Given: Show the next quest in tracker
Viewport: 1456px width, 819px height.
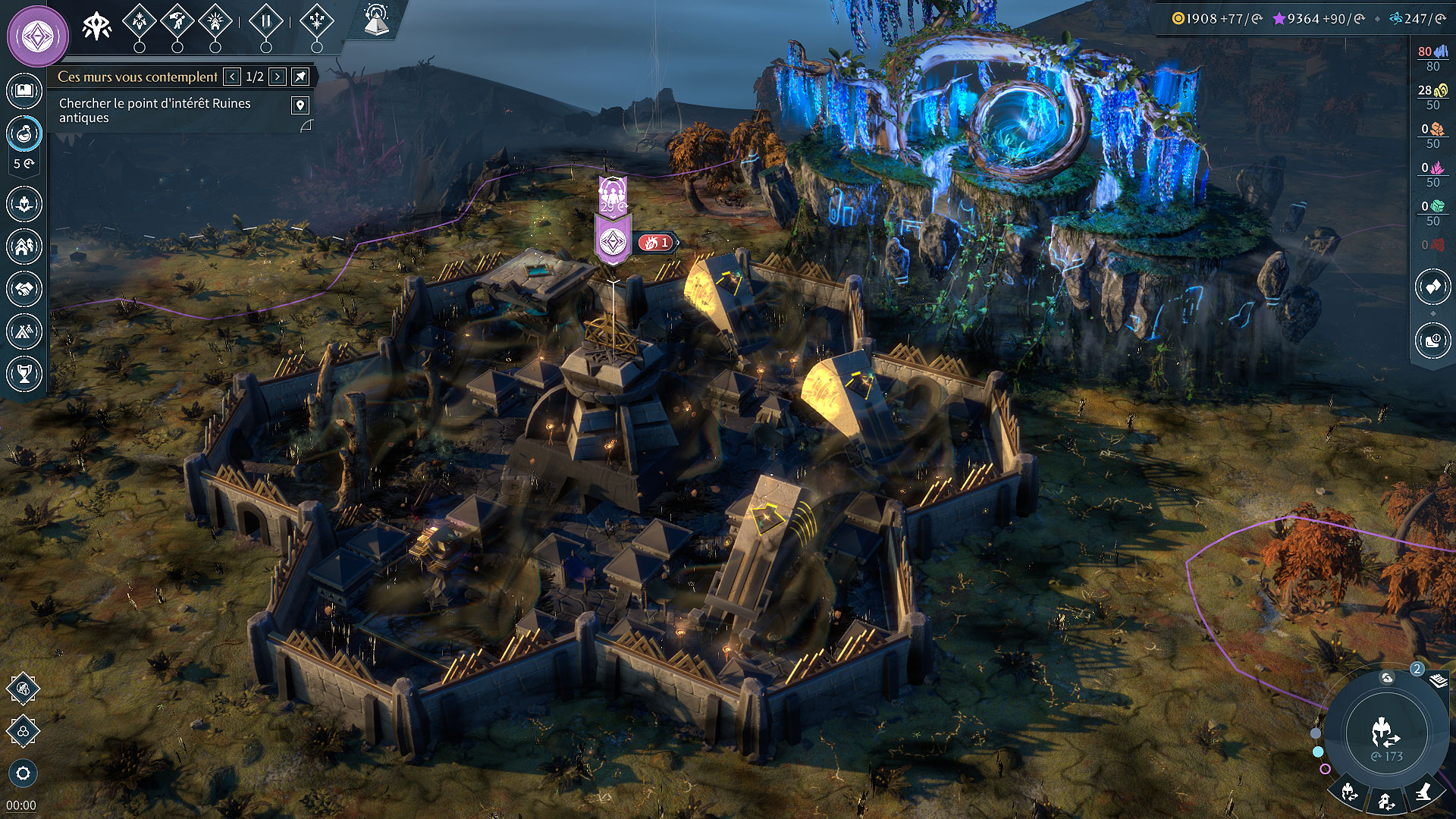Looking at the screenshot, I should click(x=278, y=77).
